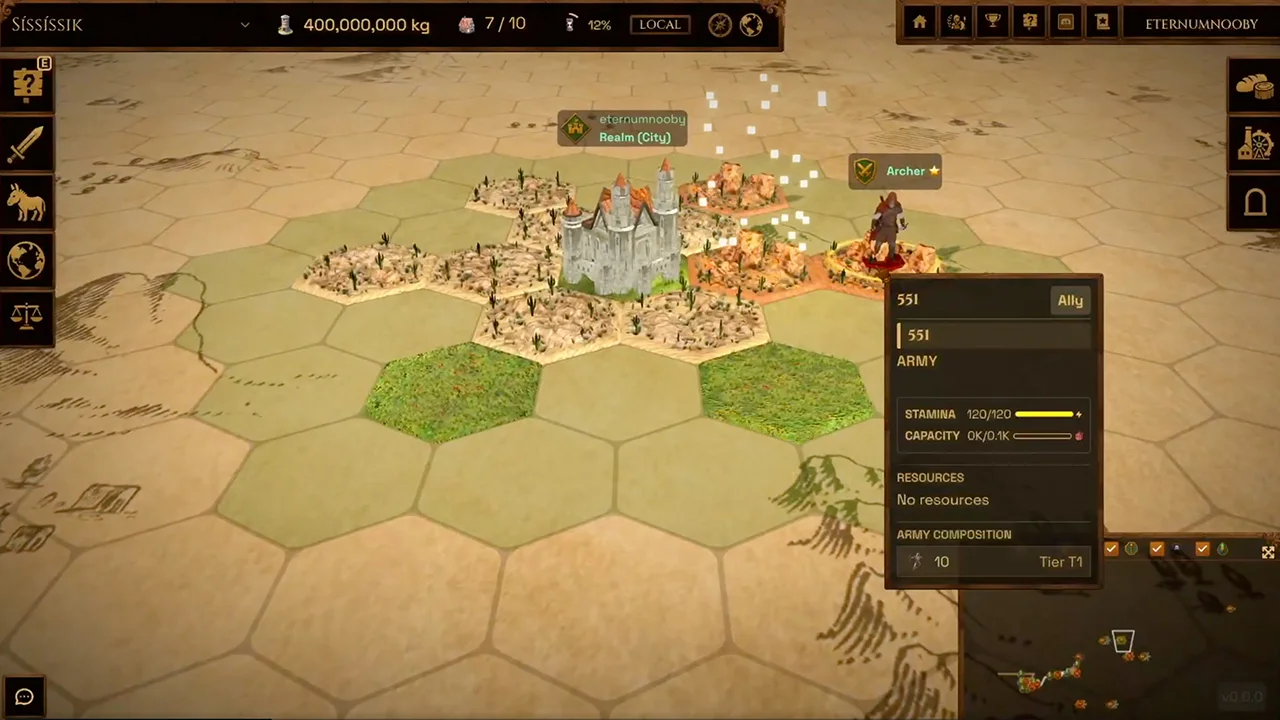This screenshot has height=720, width=1280.
Task: Open the quest question-mark panel
Action: [x=27, y=85]
